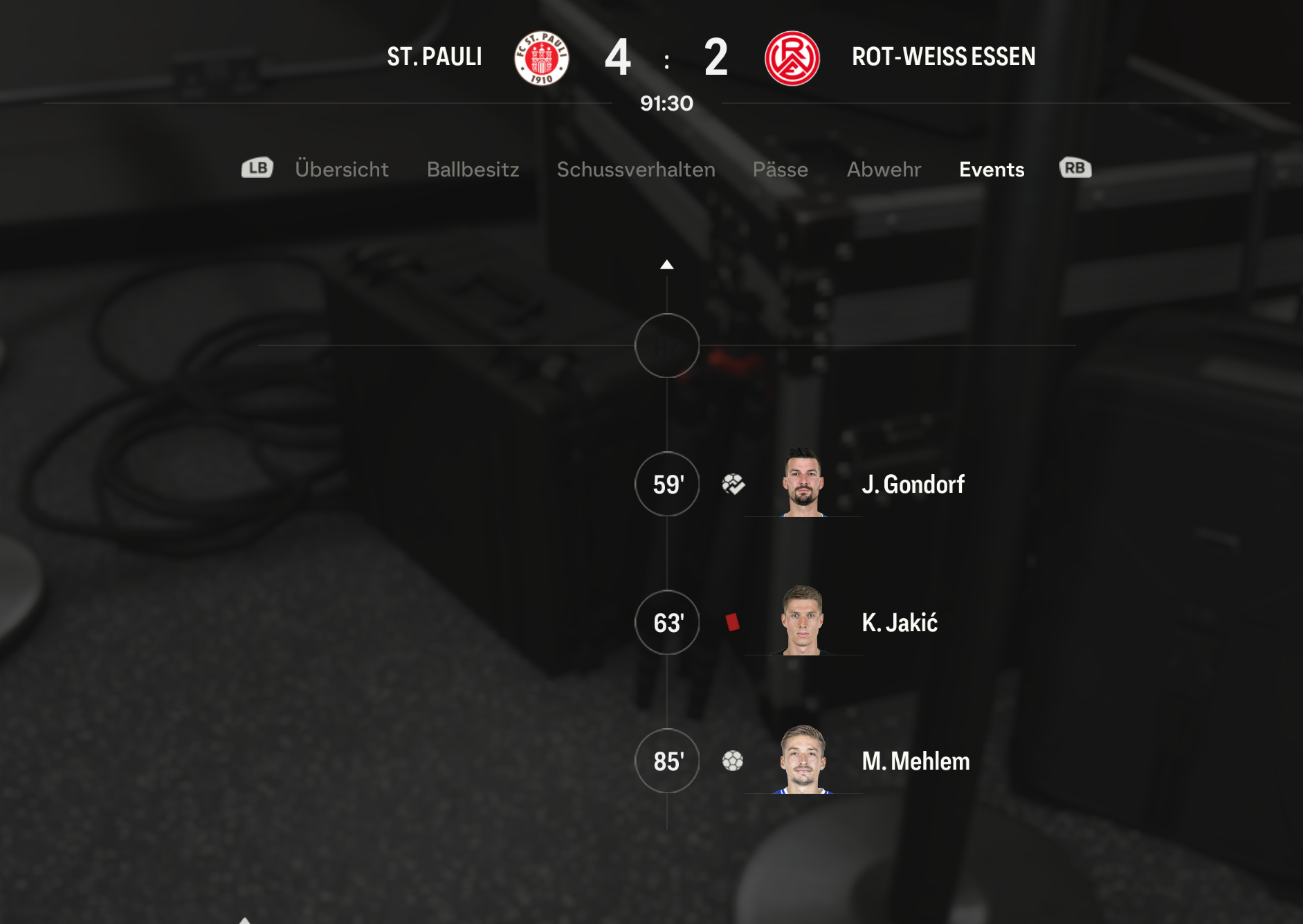Click the up arrow above the timeline

point(666,264)
